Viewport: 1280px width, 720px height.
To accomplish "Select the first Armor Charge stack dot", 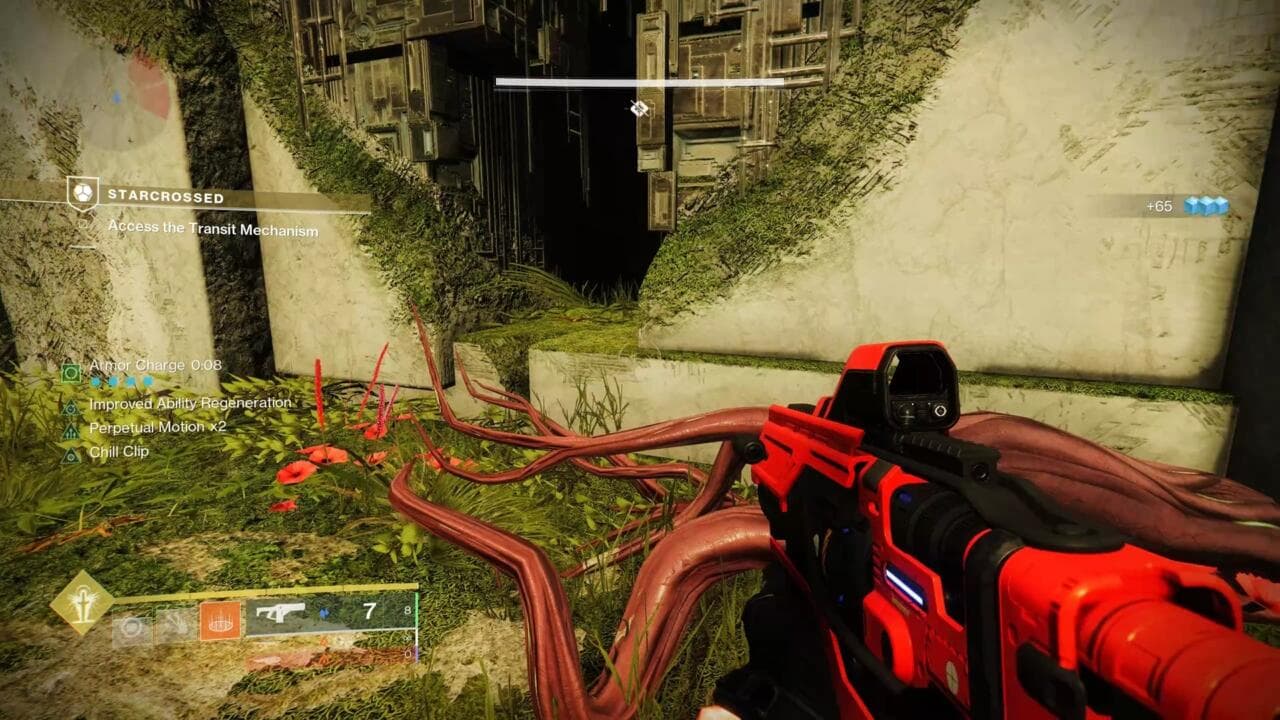I will tap(96, 381).
